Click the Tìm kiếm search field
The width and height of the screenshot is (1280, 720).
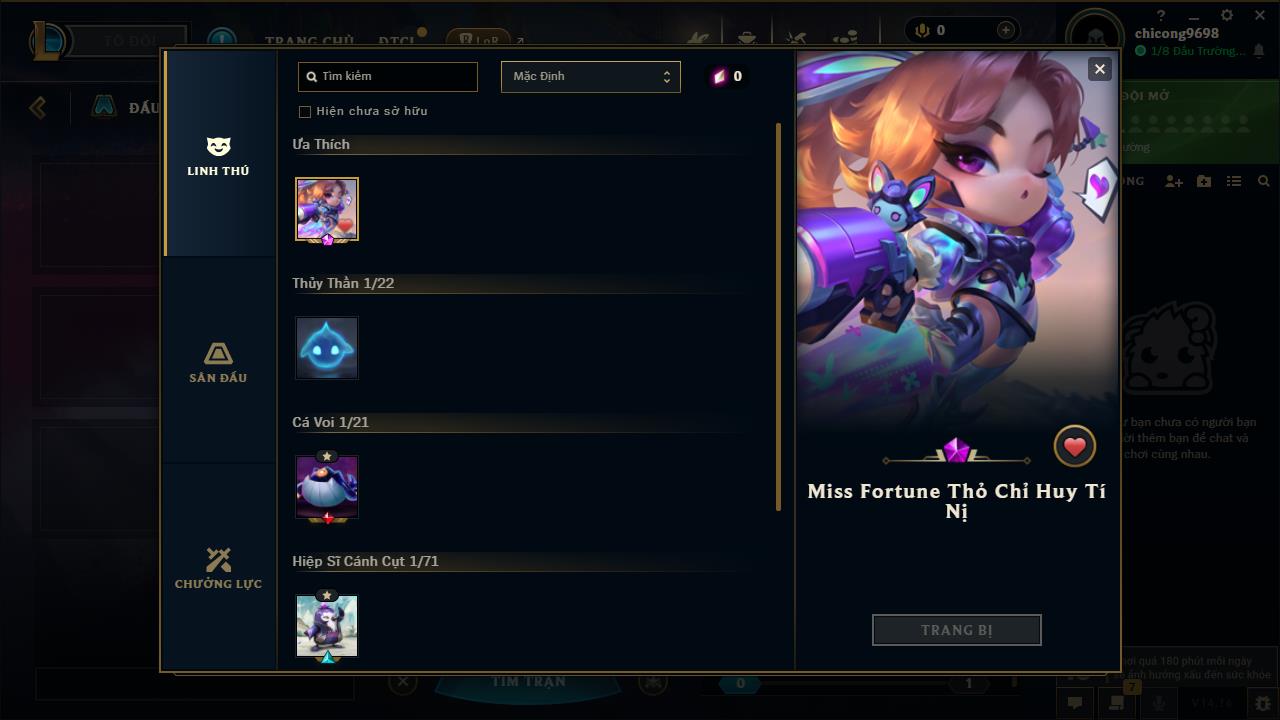coord(388,77)
